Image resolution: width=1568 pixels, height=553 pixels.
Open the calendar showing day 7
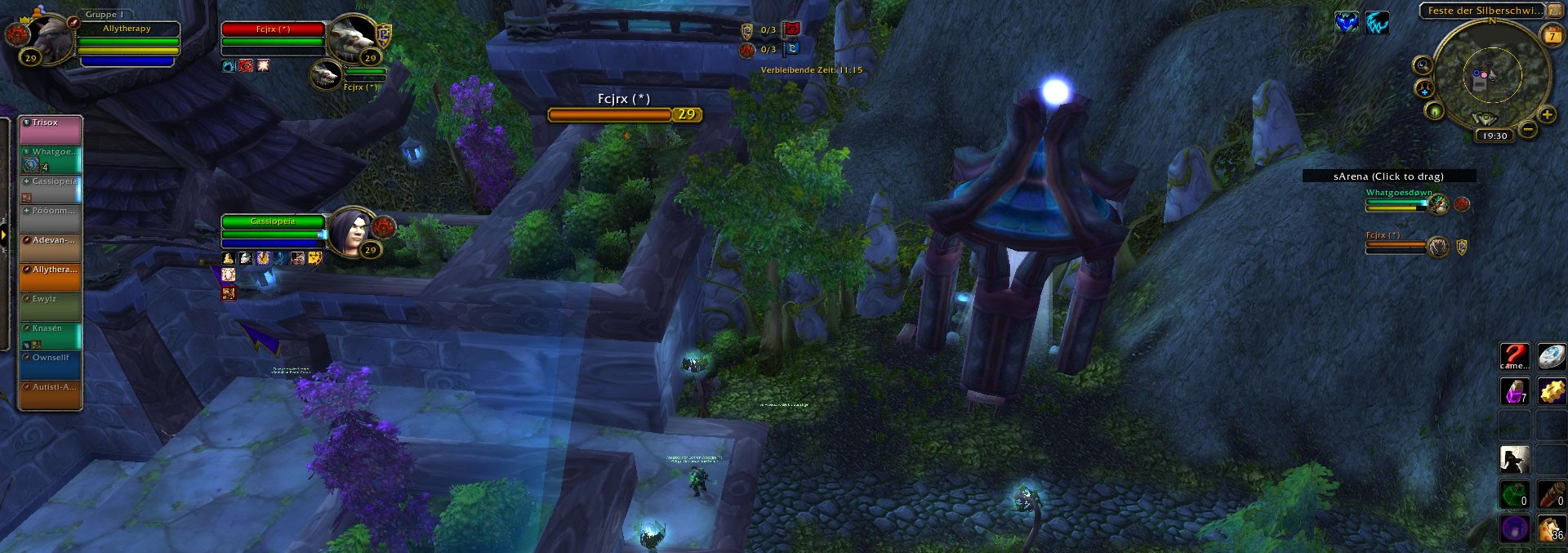(x=1551, y=36)
